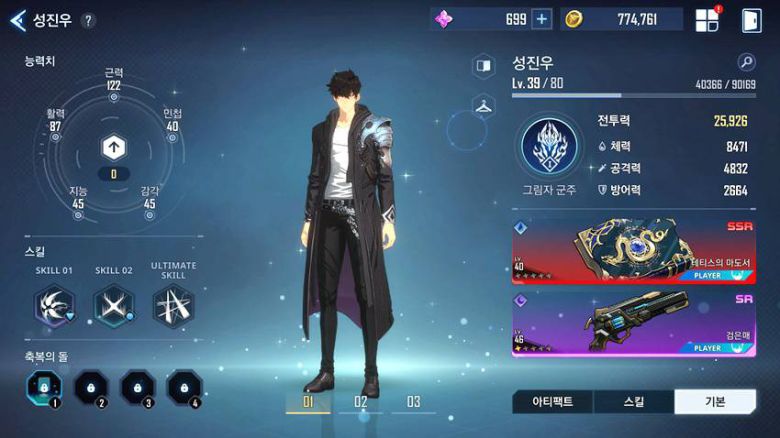Open the ULTIMATE SKILL icon
The image size is (780, 438).
173,305
